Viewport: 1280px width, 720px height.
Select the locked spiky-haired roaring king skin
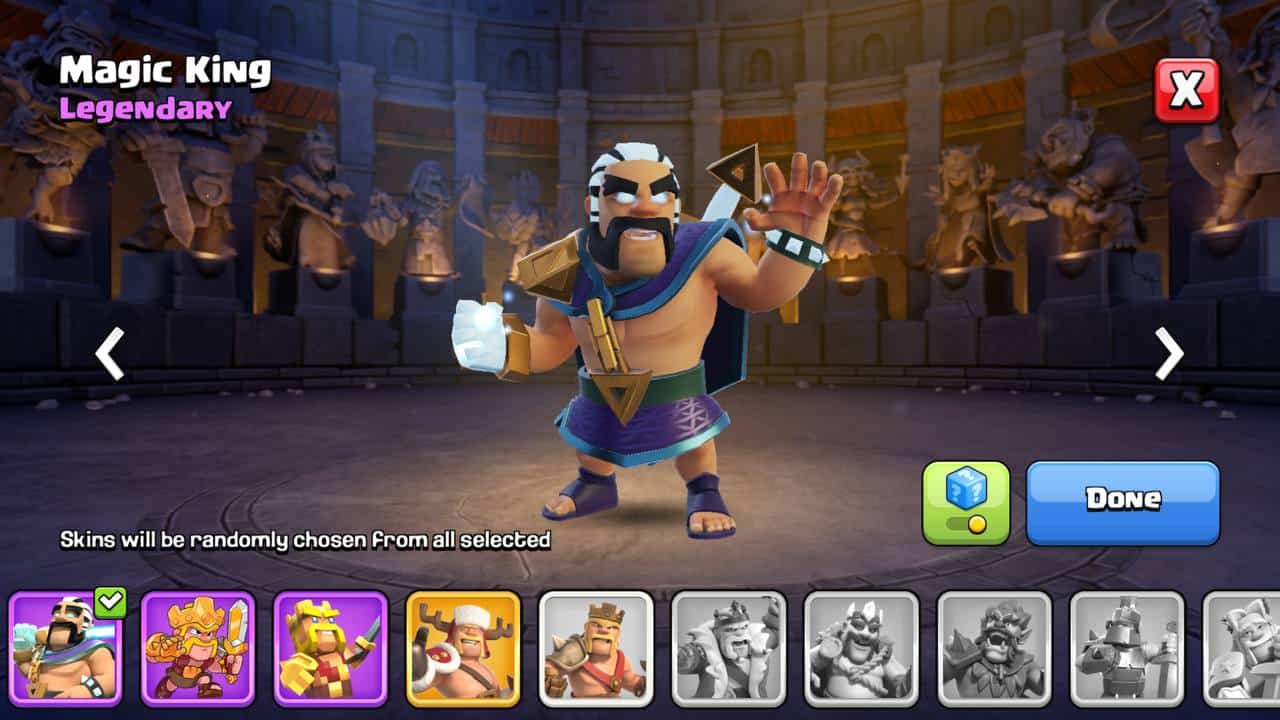994,648
